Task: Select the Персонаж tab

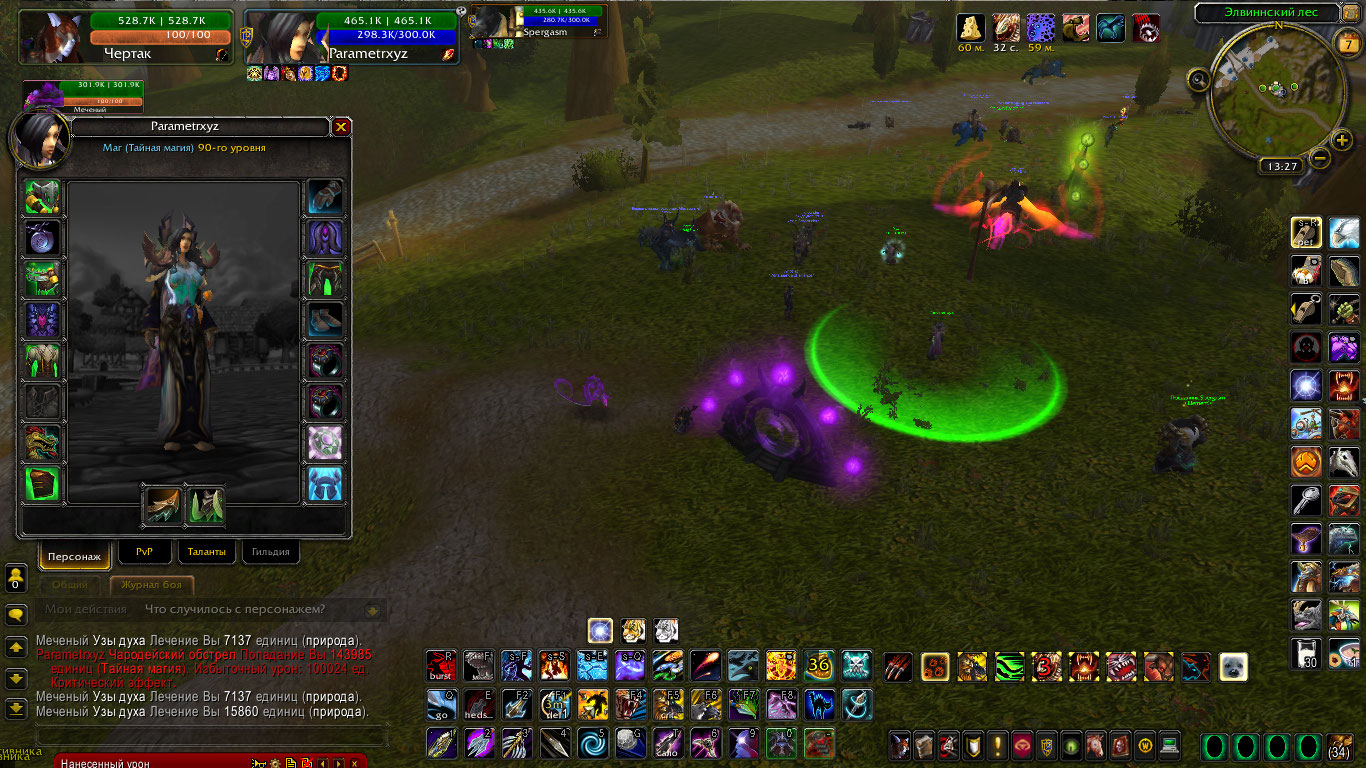Action: (x=75, y=554)
